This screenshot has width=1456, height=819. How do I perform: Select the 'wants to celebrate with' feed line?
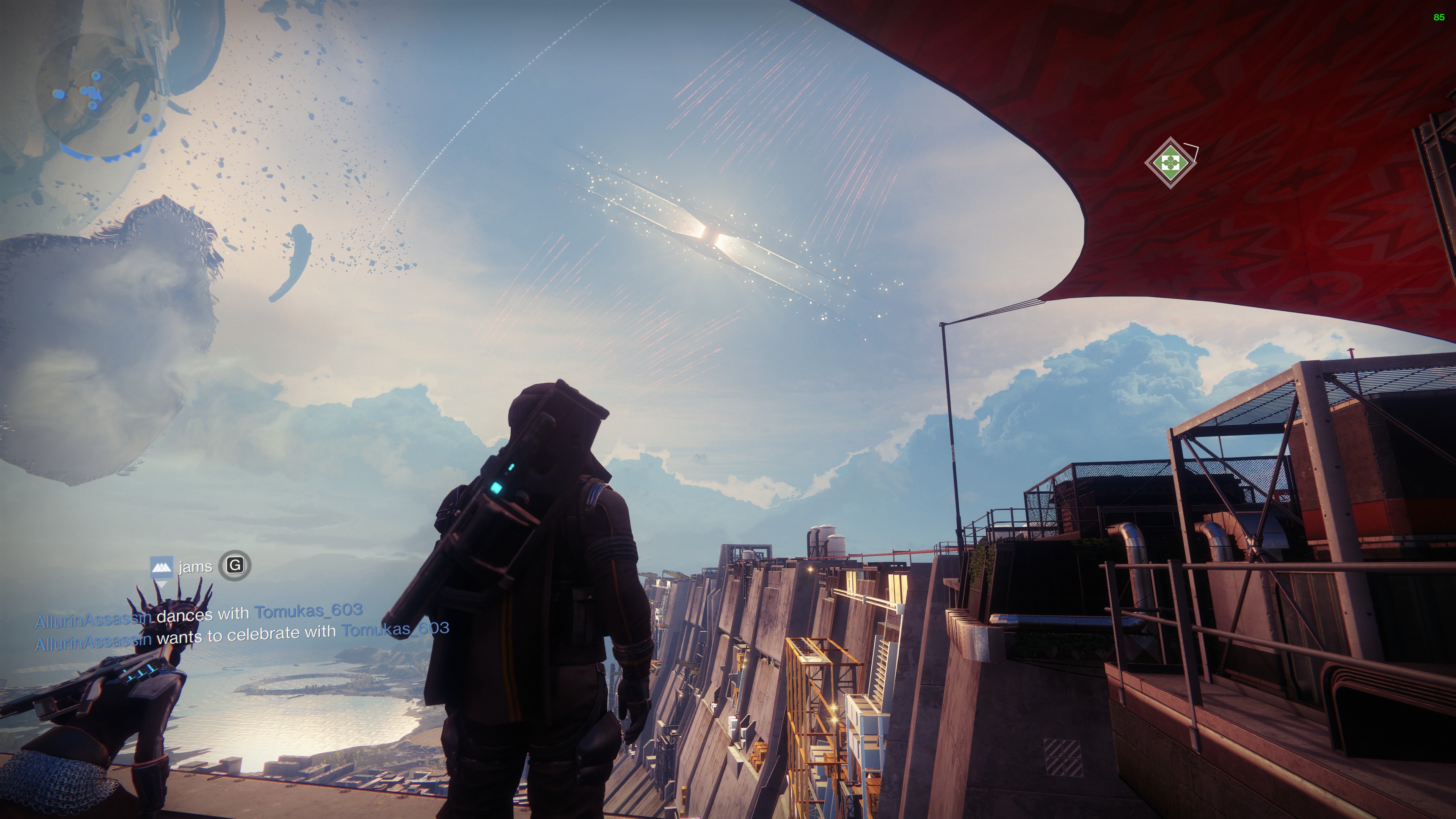[x=242, y=635]
